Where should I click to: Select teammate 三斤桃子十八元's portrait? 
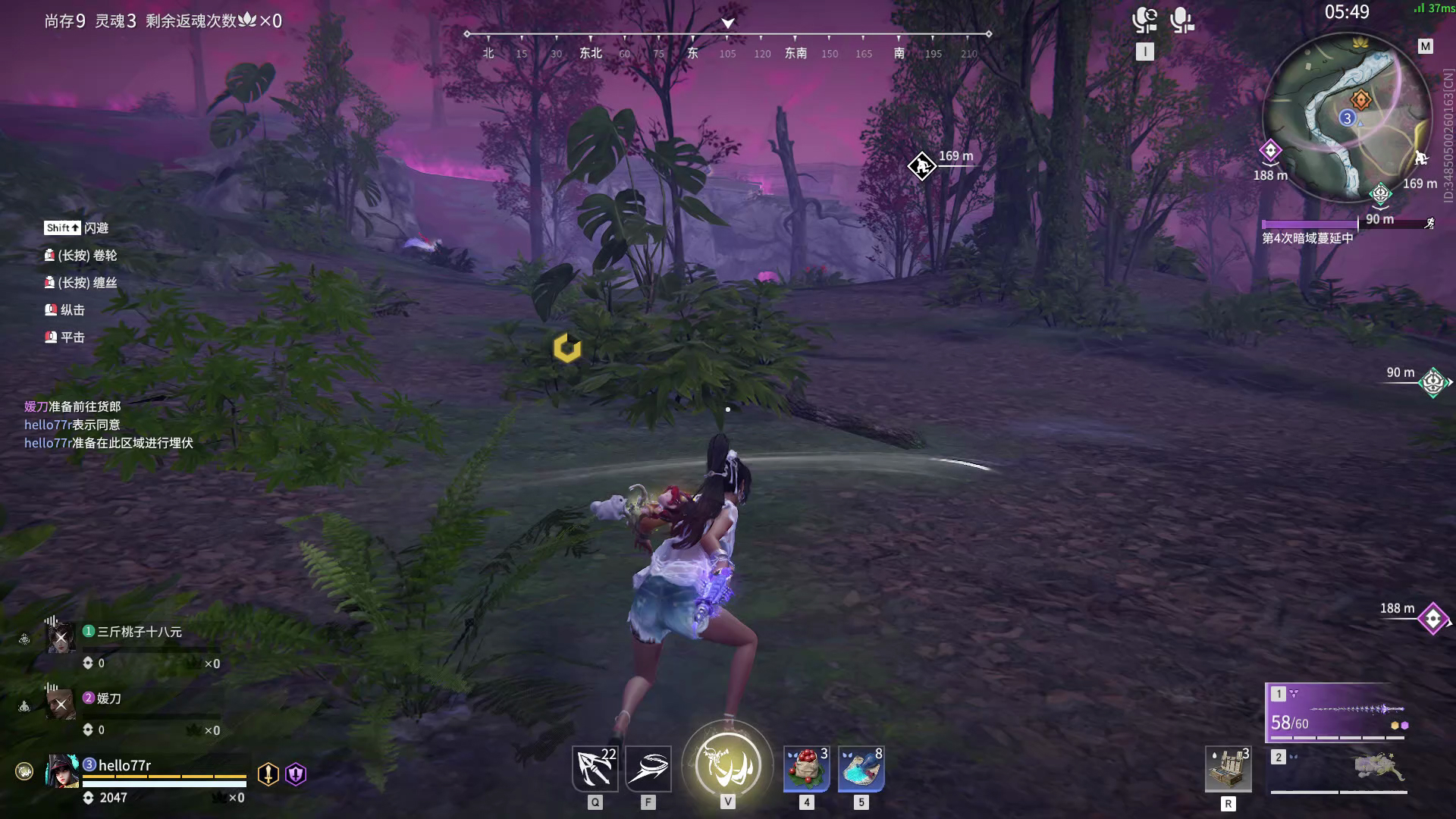coord(61,638)
